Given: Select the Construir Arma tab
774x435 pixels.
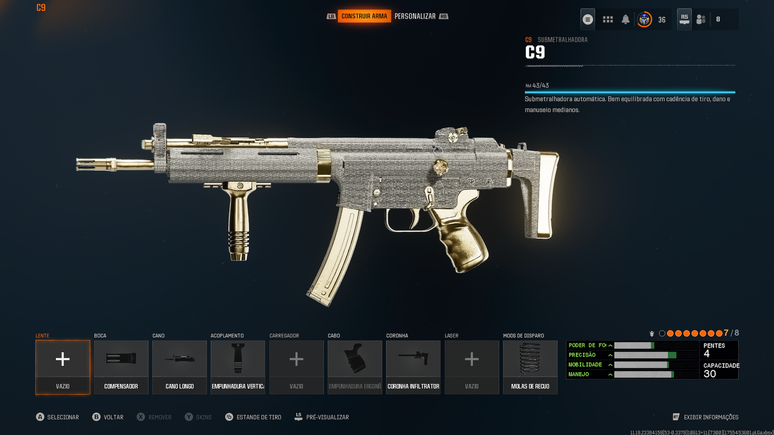Looking at the screenshot, I should [364, 16].
